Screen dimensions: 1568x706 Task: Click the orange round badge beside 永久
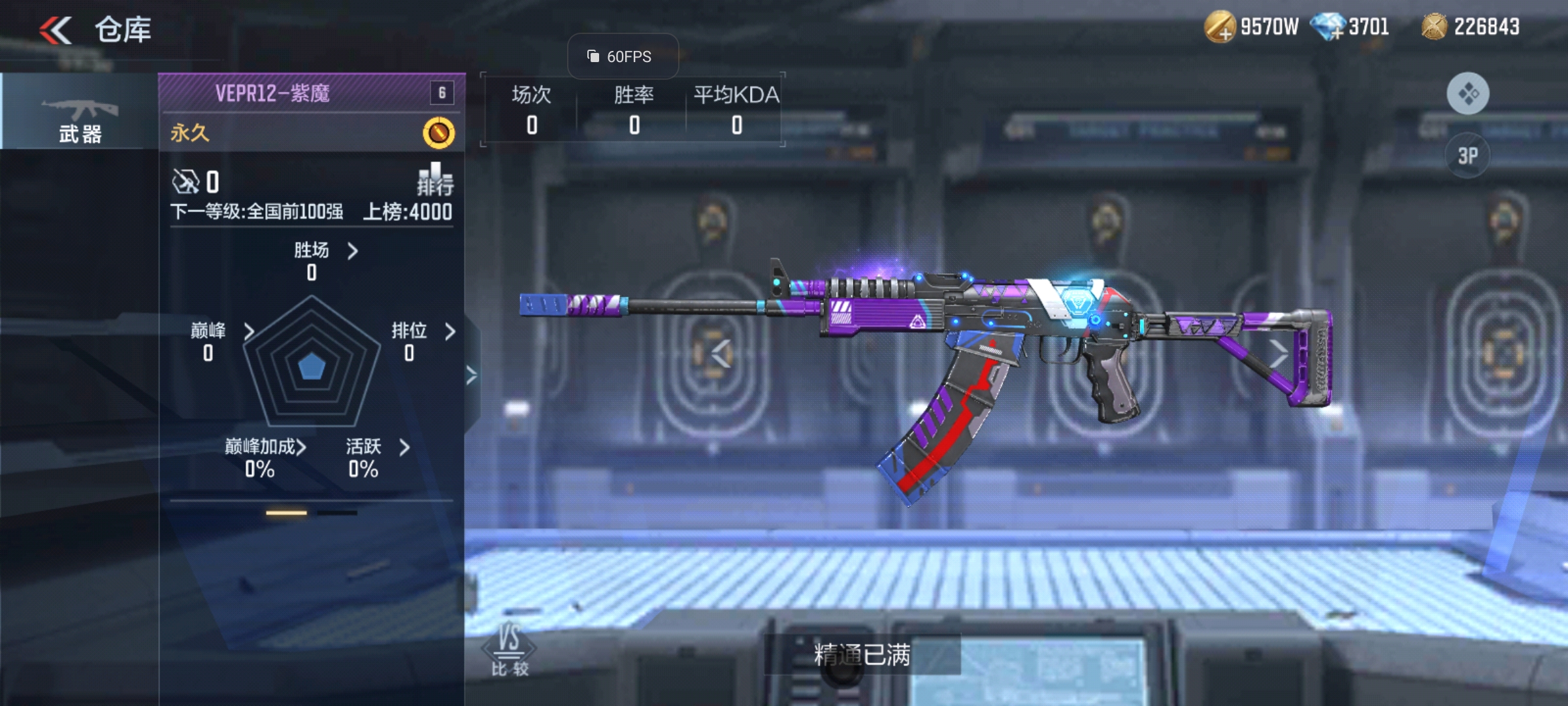438,133
